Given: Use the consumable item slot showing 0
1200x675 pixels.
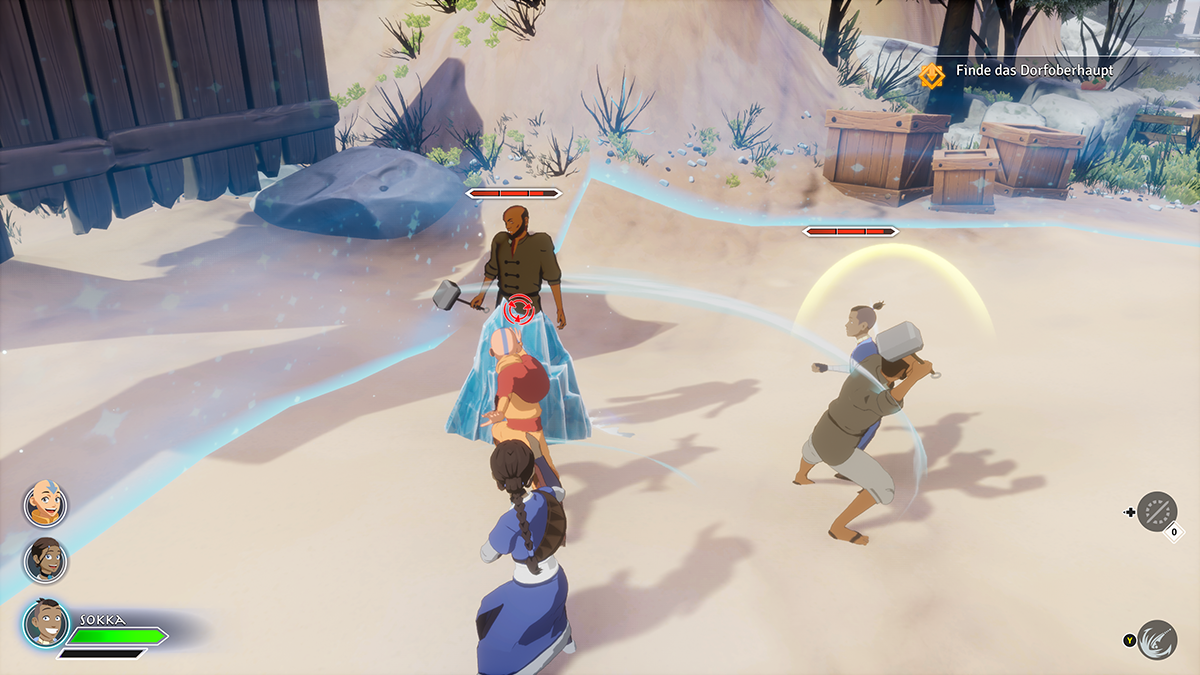Looking at the screenshot, I should [x=1157, y=512].
